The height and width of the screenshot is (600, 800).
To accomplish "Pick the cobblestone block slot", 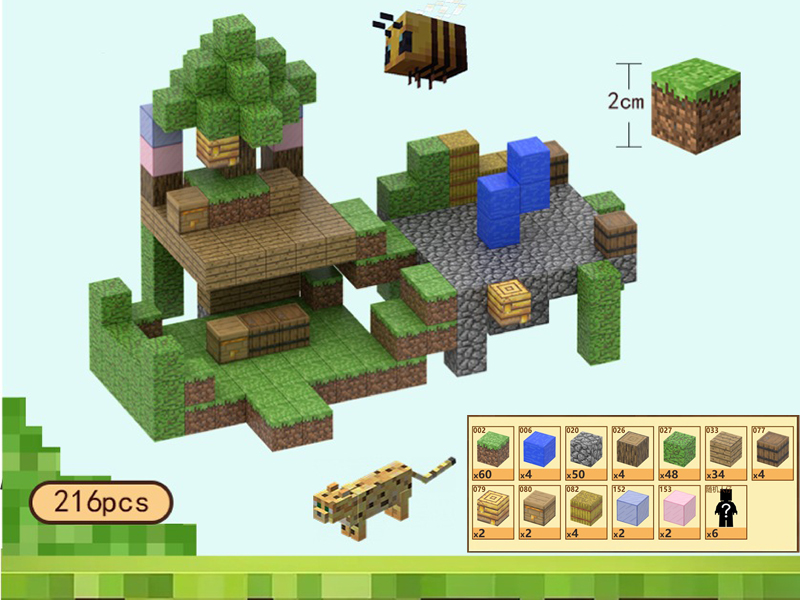I will tap(586, 449).
